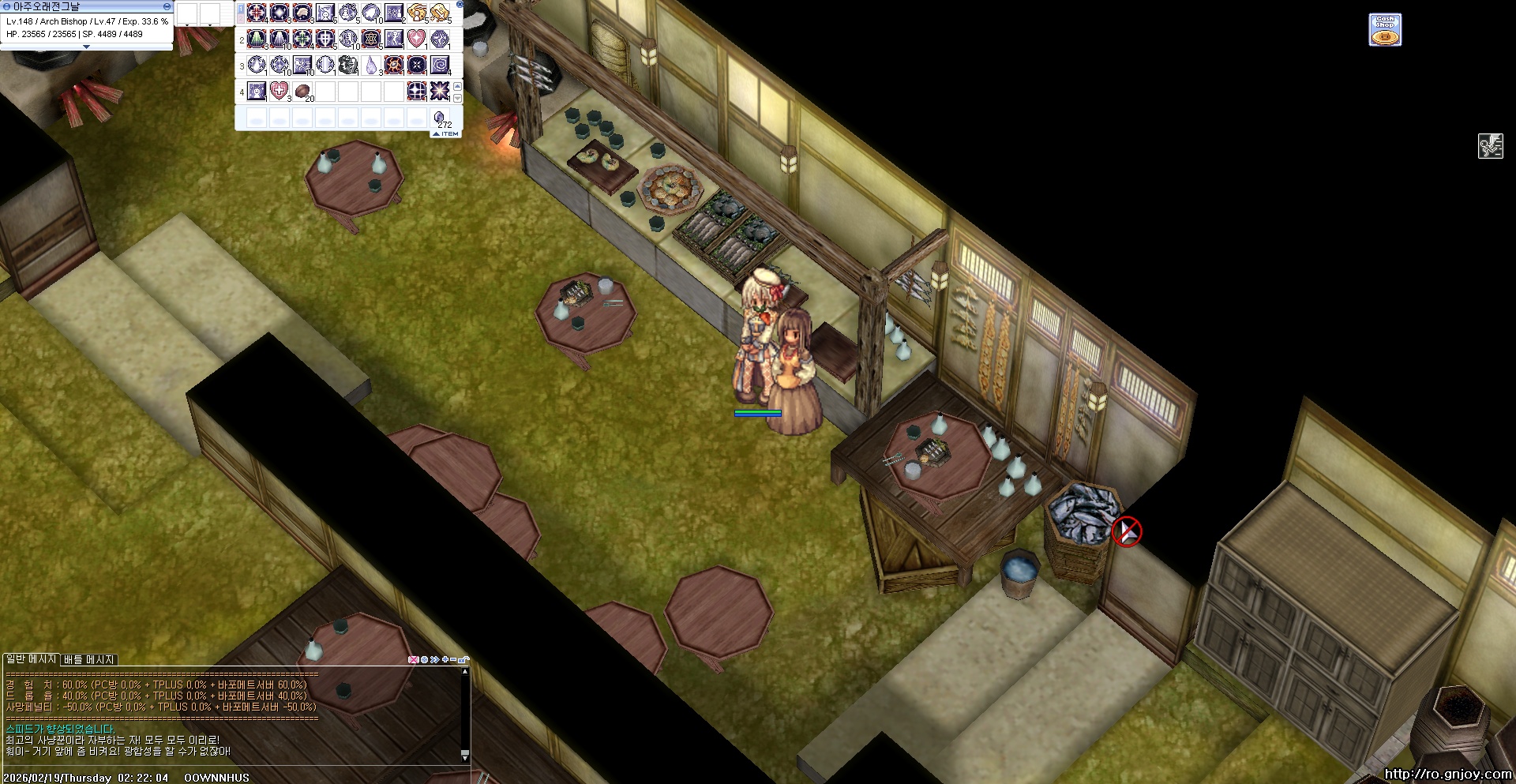
Task: Collapse the character status info window
Action: (x=167, y=6)
